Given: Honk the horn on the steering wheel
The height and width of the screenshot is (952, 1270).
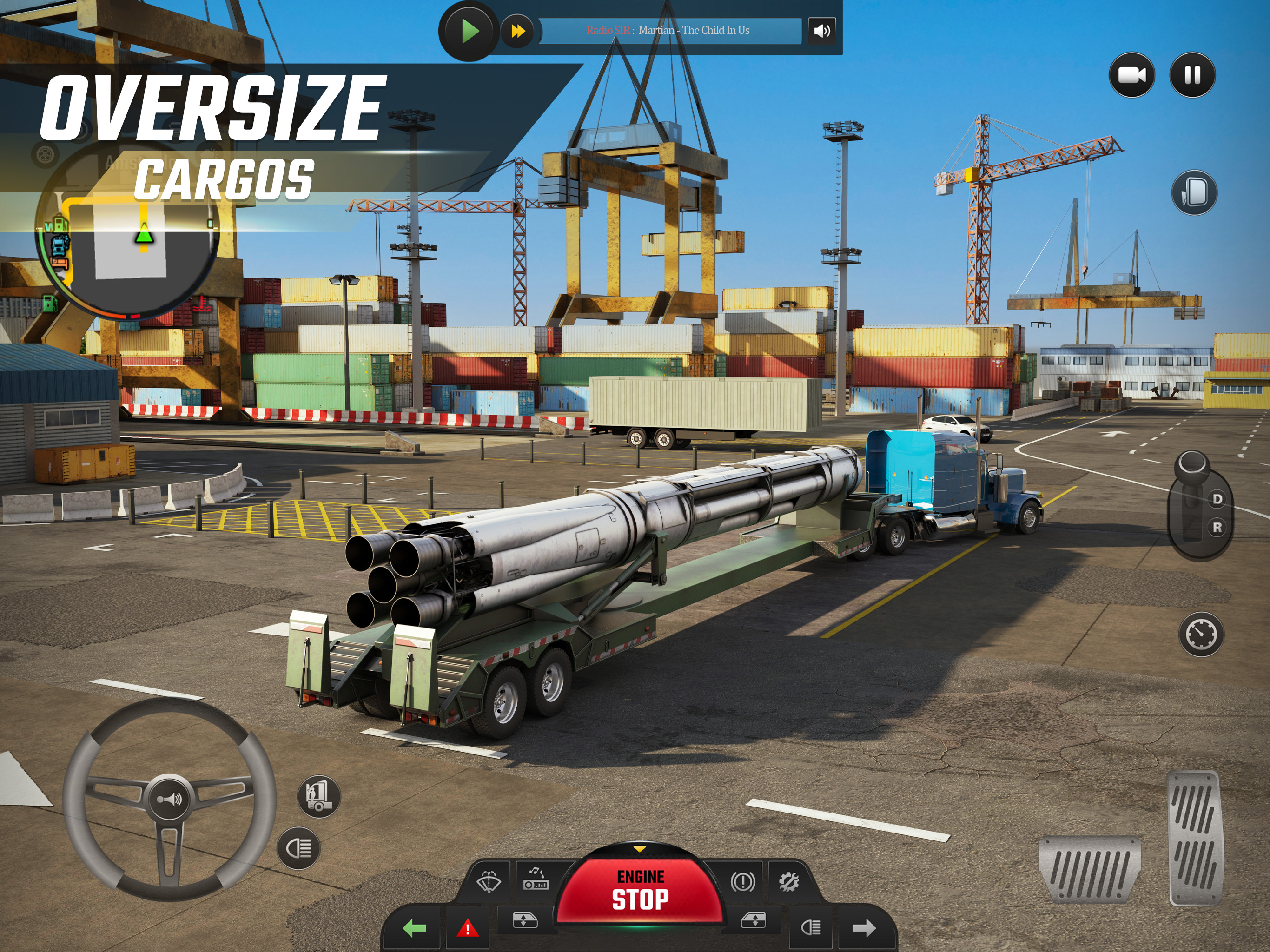Looking at the screenshot, I should pyautogui.click(x=169, y=799).
